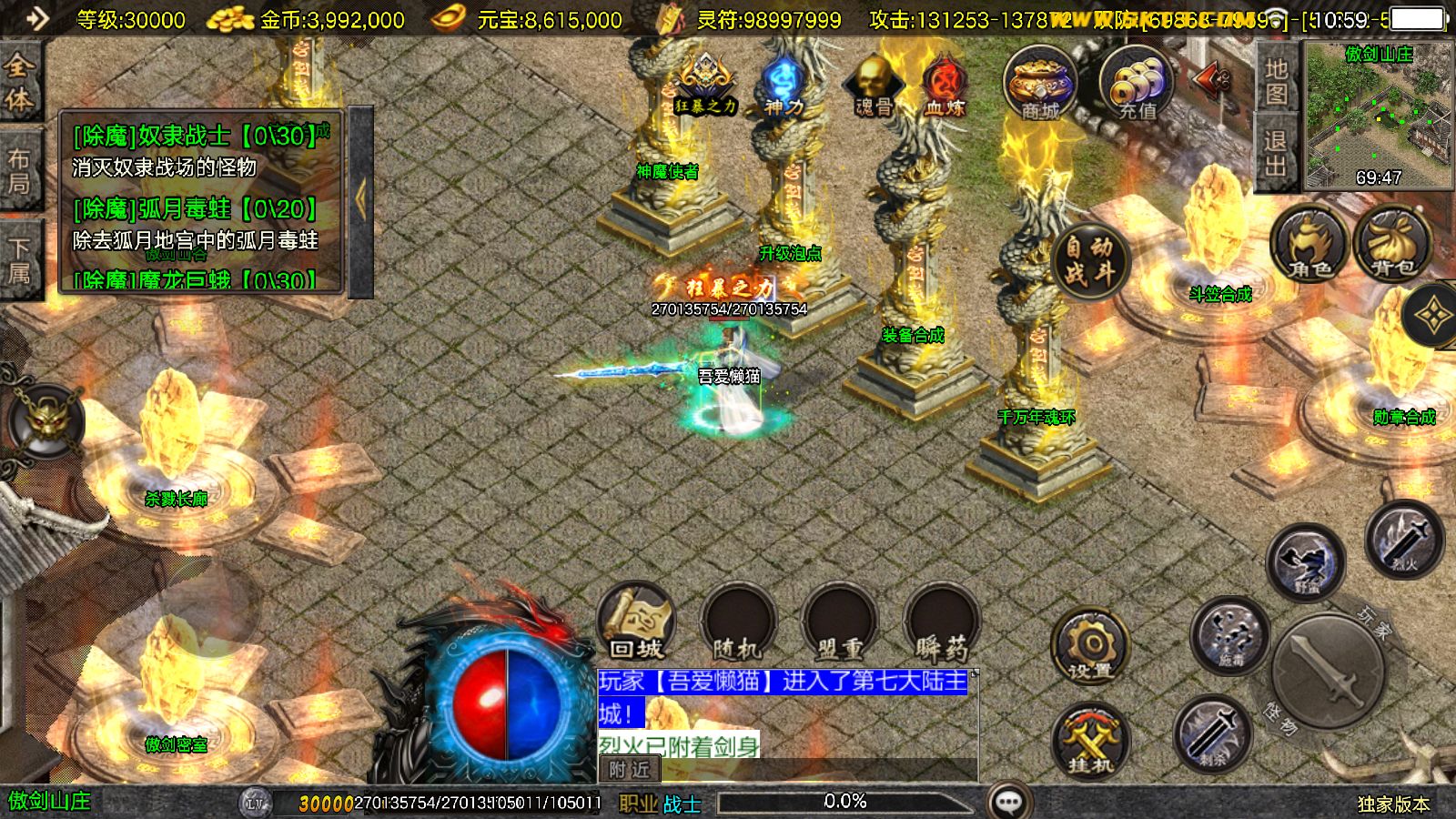
Task: Activate the 挂机 idle-farming button
Action: [x=1090, y=741]
